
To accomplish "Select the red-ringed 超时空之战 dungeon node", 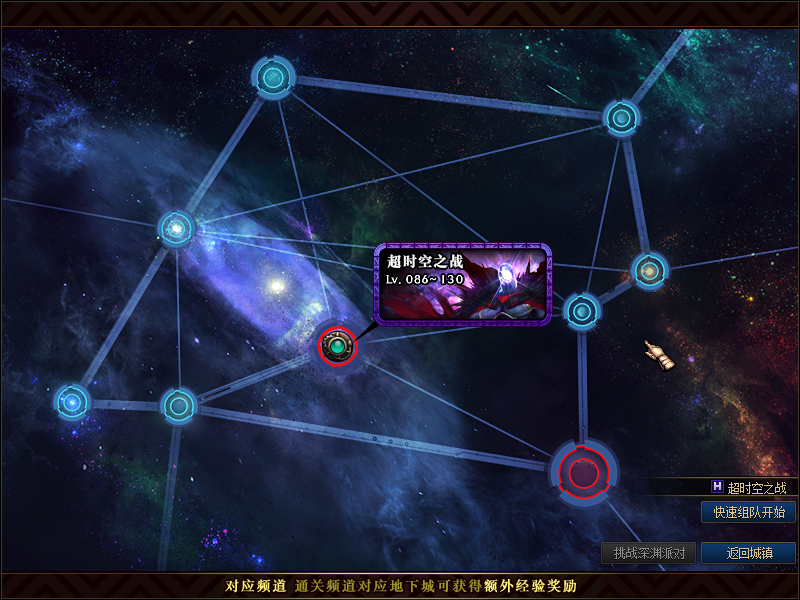I will (x=337, y=347).
